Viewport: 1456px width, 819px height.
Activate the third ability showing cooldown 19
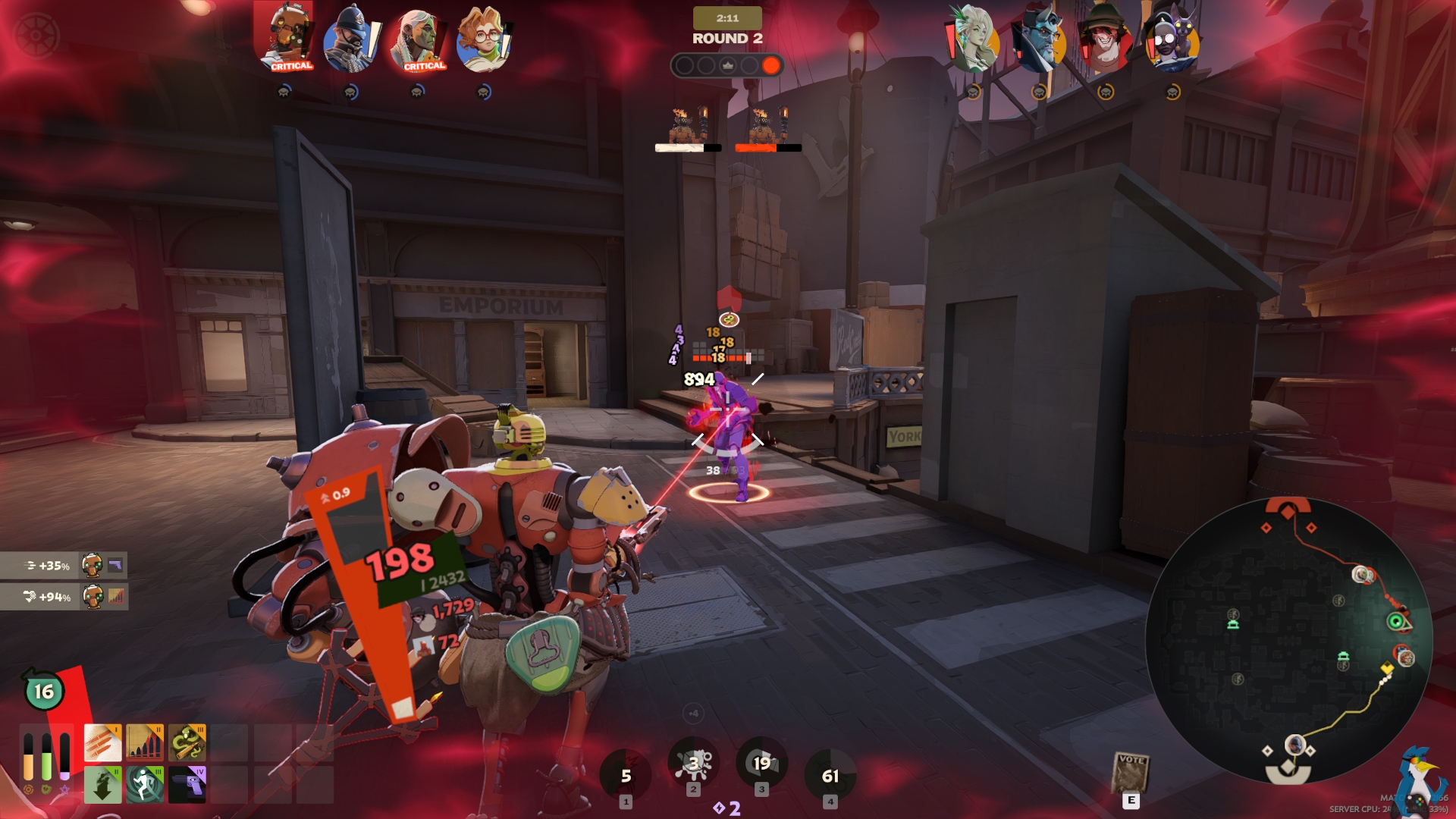point(761,764)
